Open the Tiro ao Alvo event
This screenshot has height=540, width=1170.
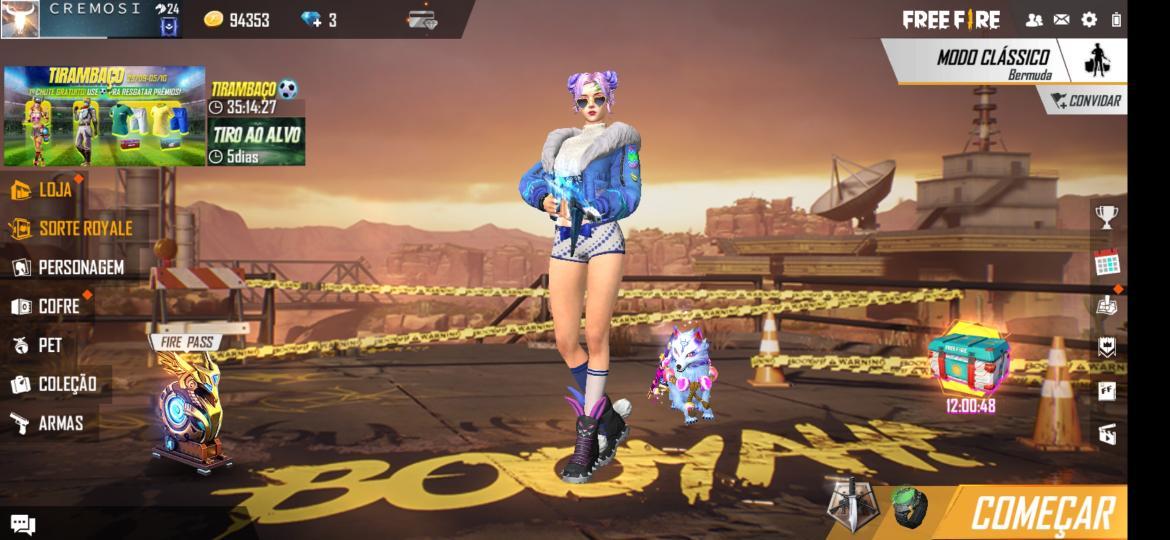[x=256, y=143]
